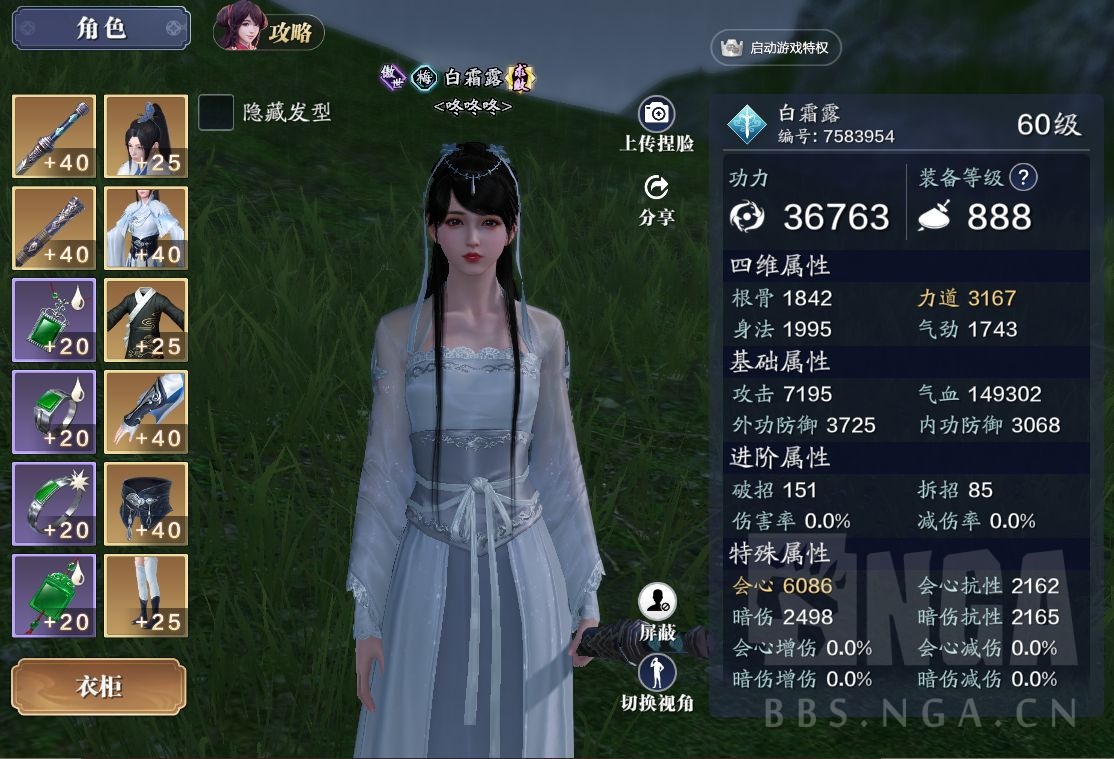Viewport: 1114px width, 759px height.
Task: Select the +40 white robe slot
Action: tap(146, 228)
